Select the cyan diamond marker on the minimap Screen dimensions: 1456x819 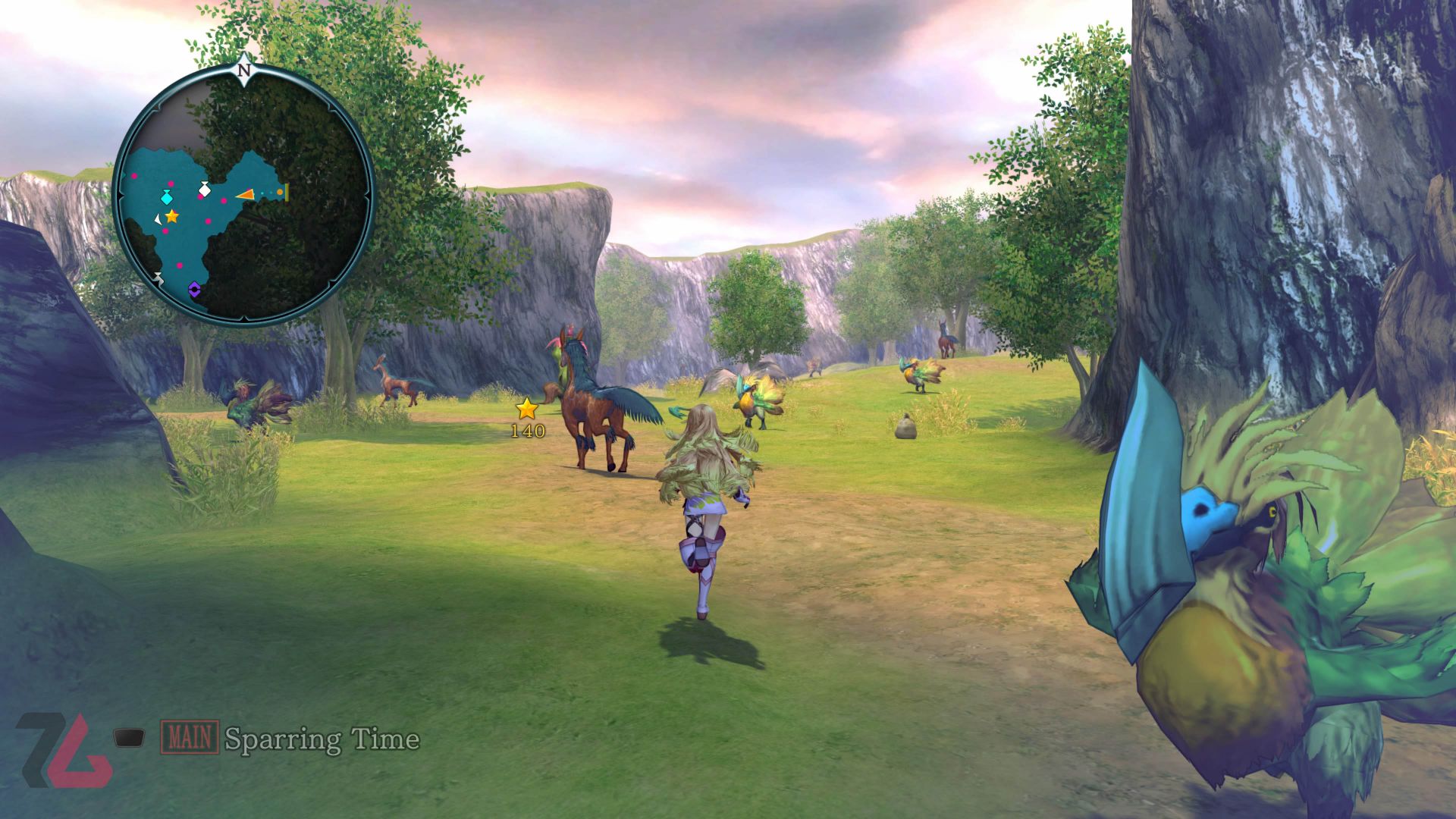[x=166, y=197]
